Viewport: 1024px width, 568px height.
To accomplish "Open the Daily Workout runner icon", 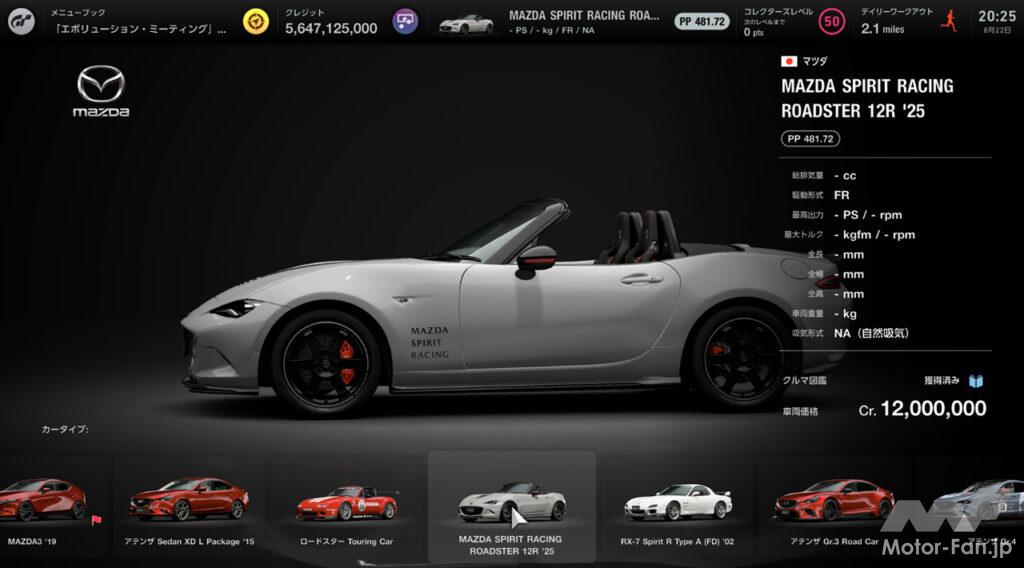I will click(x=948, y=21).
